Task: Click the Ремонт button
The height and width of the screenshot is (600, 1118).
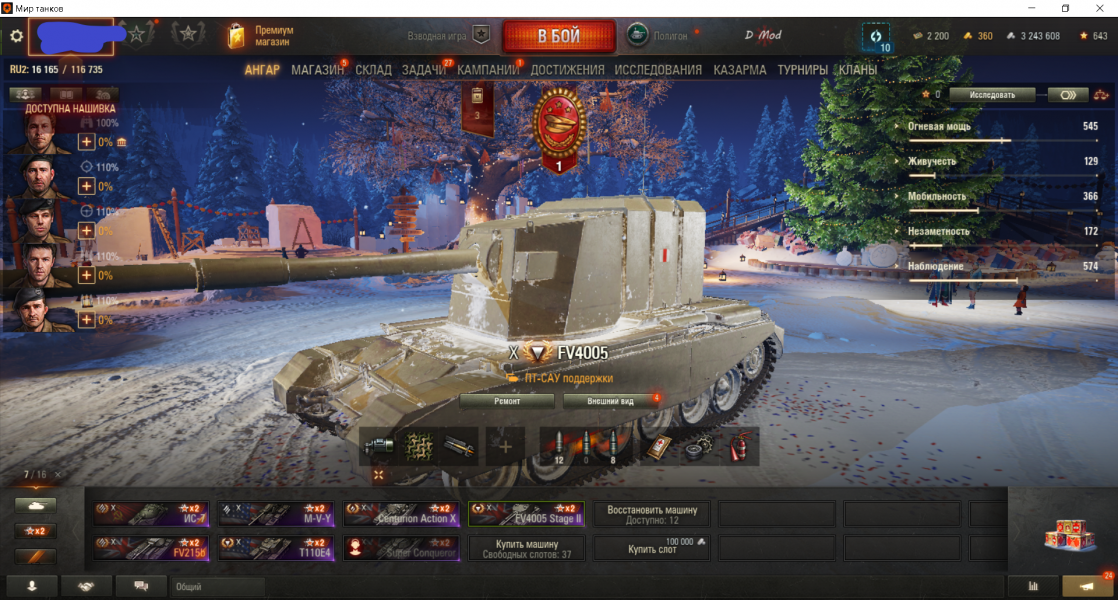Action: tap(507, 401)
